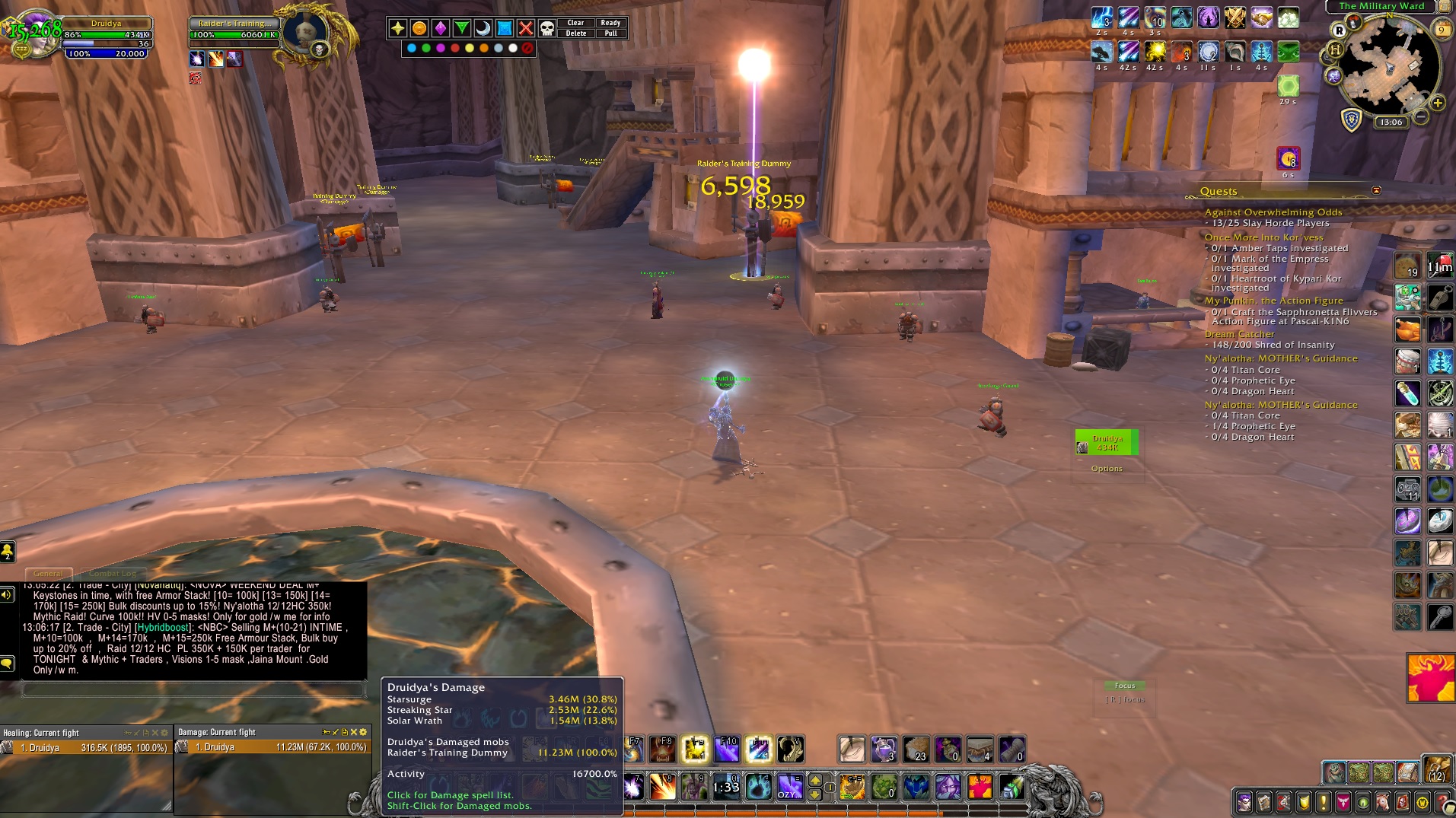Toggle the speaker icon on the chat frame
The image size is (1456, 818).
tap(6, 594)
